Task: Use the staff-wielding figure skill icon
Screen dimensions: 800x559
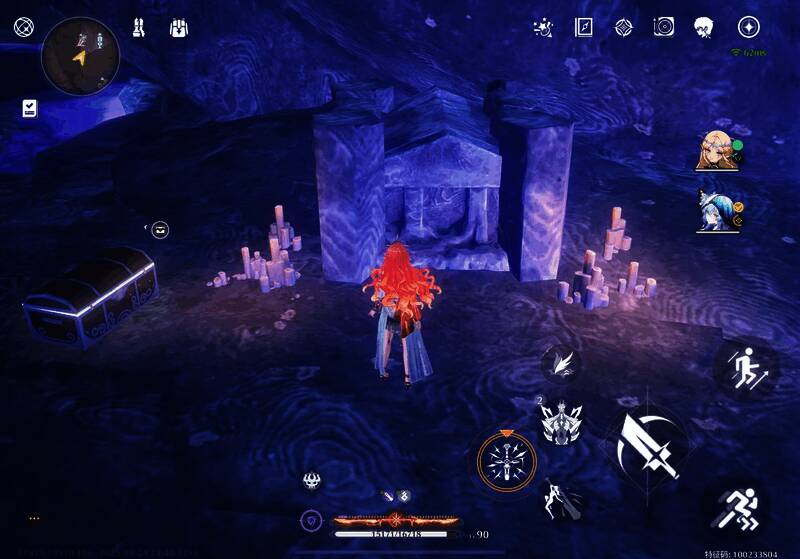Action: [x=557, y=499]
